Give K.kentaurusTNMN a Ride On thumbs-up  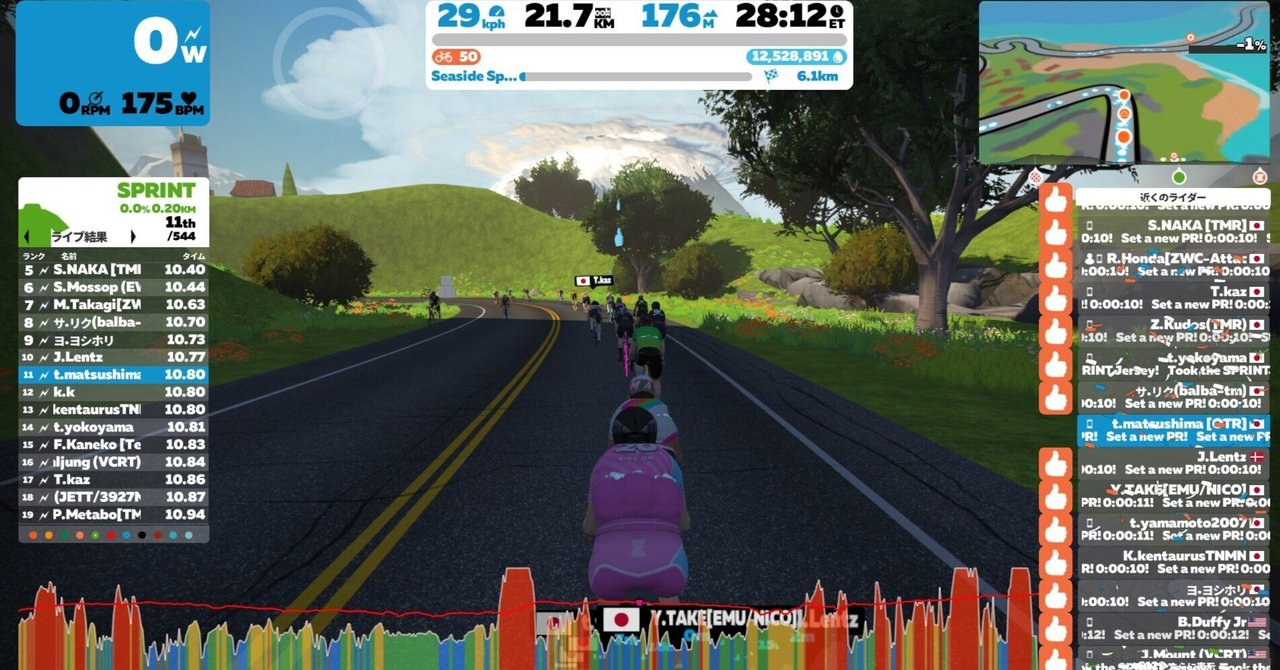[x=1055, y=563]
